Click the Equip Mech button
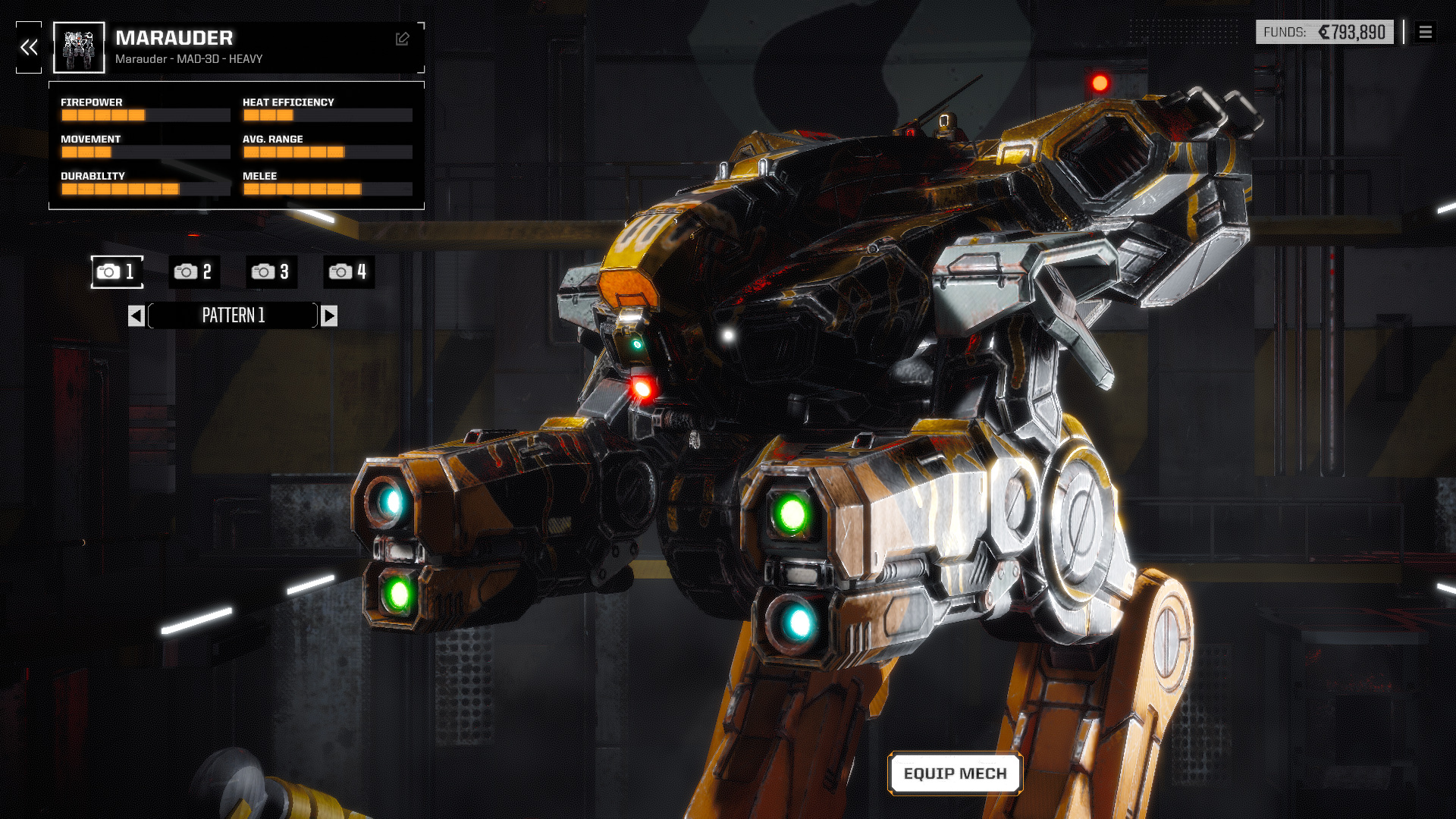Viewport: 1456px width, 819px height. coord(955,773)
